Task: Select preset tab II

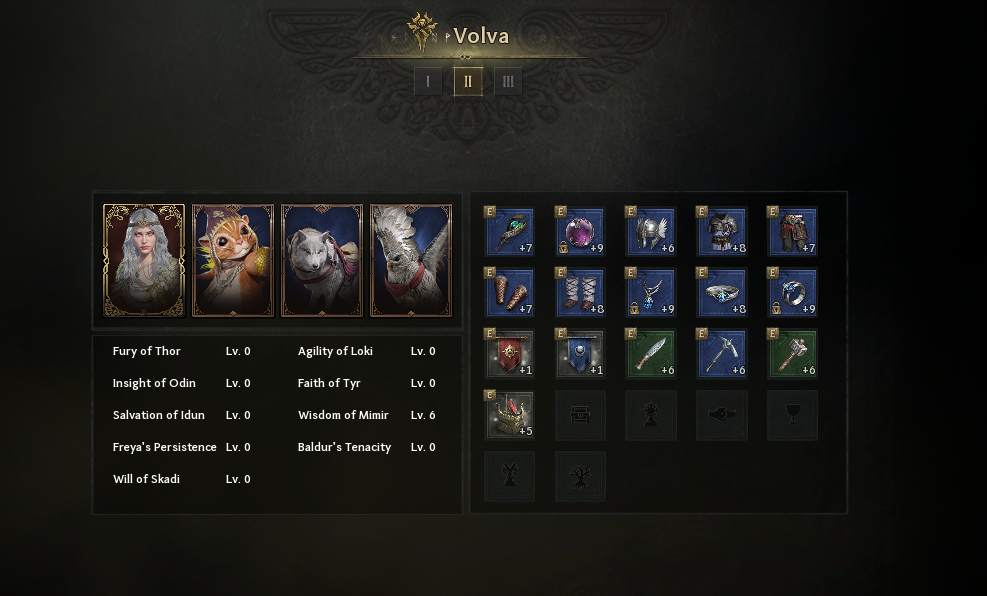Action: click(468, 81)
